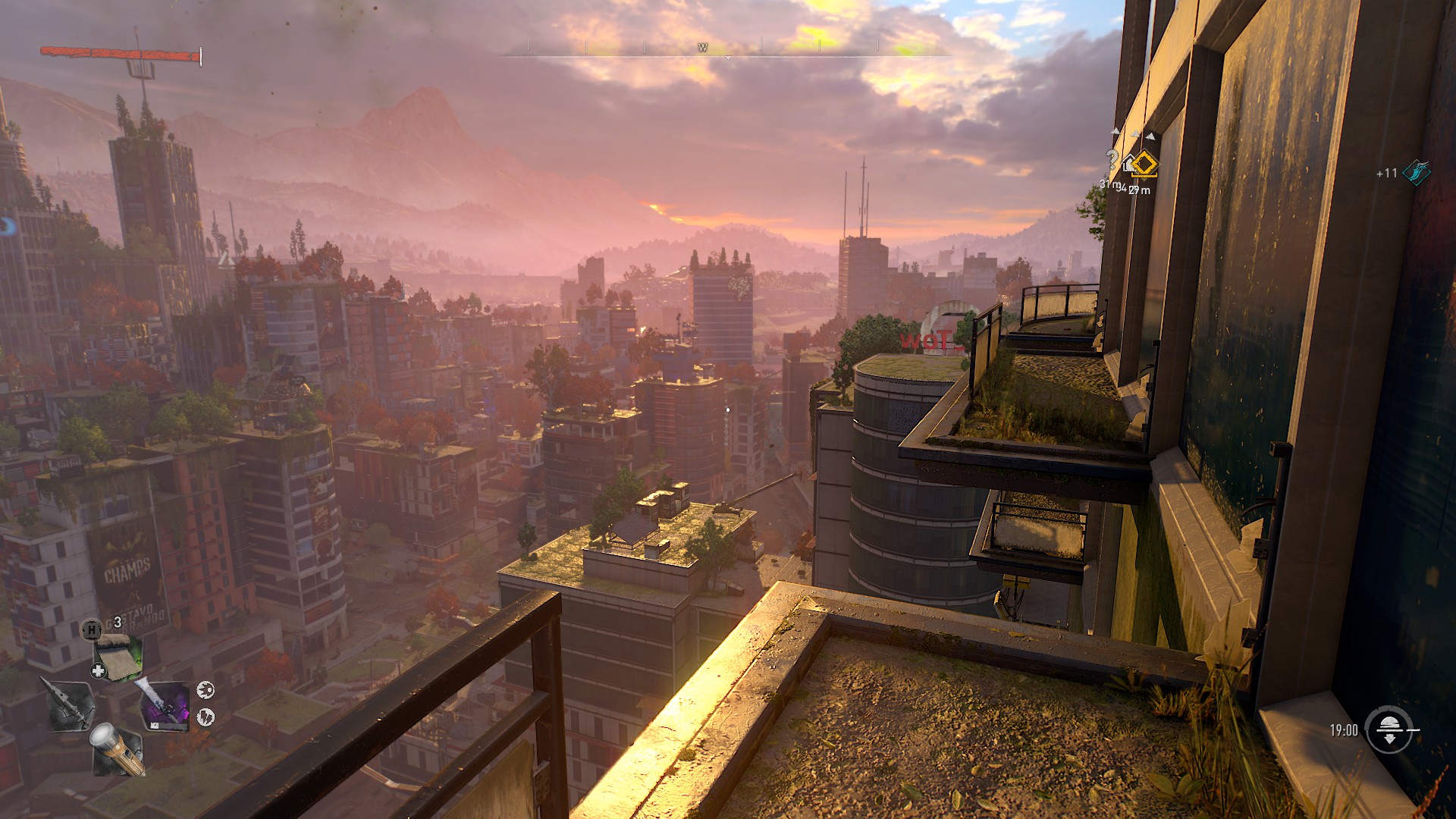The width and height of the screenshot is (1456, 819).
Task: Select the purple melee weapon slot
Action: point(166,707)
